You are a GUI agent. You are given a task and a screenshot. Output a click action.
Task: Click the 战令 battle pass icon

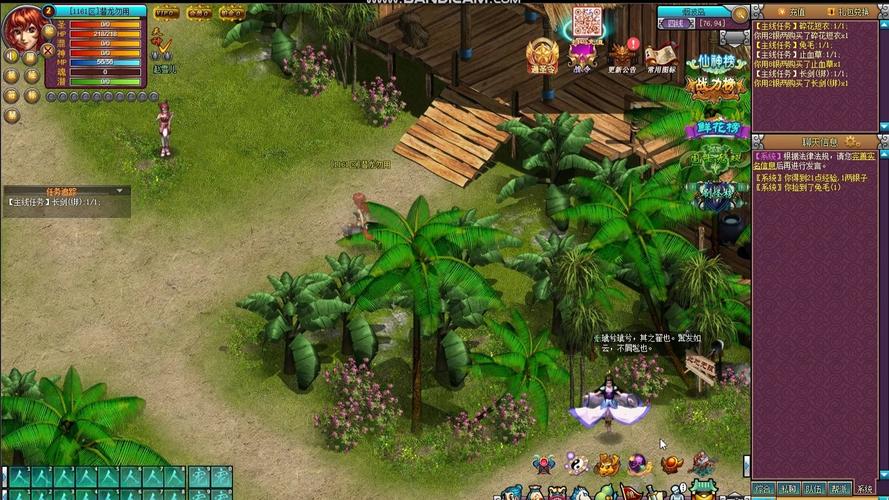point(582,56)
